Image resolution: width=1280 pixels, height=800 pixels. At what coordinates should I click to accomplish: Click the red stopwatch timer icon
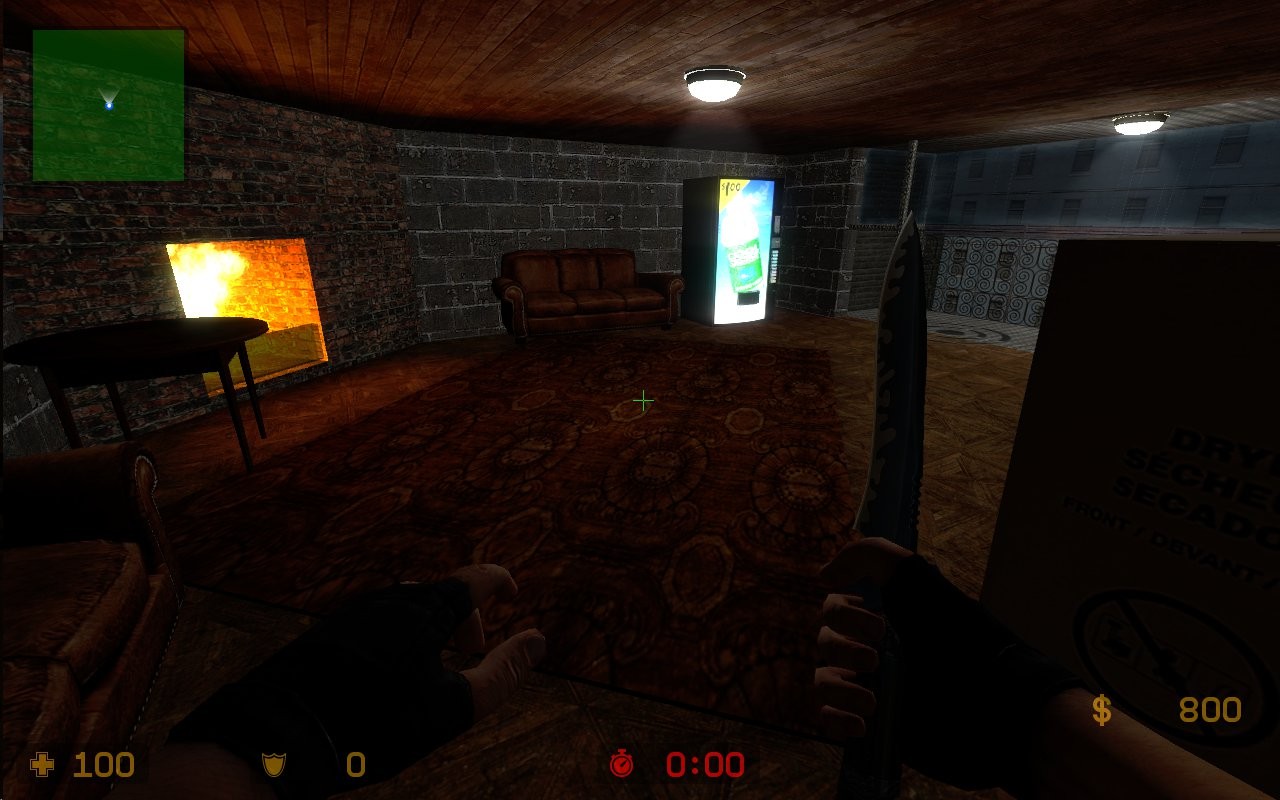pyautogui.click(x=623, y=765)
